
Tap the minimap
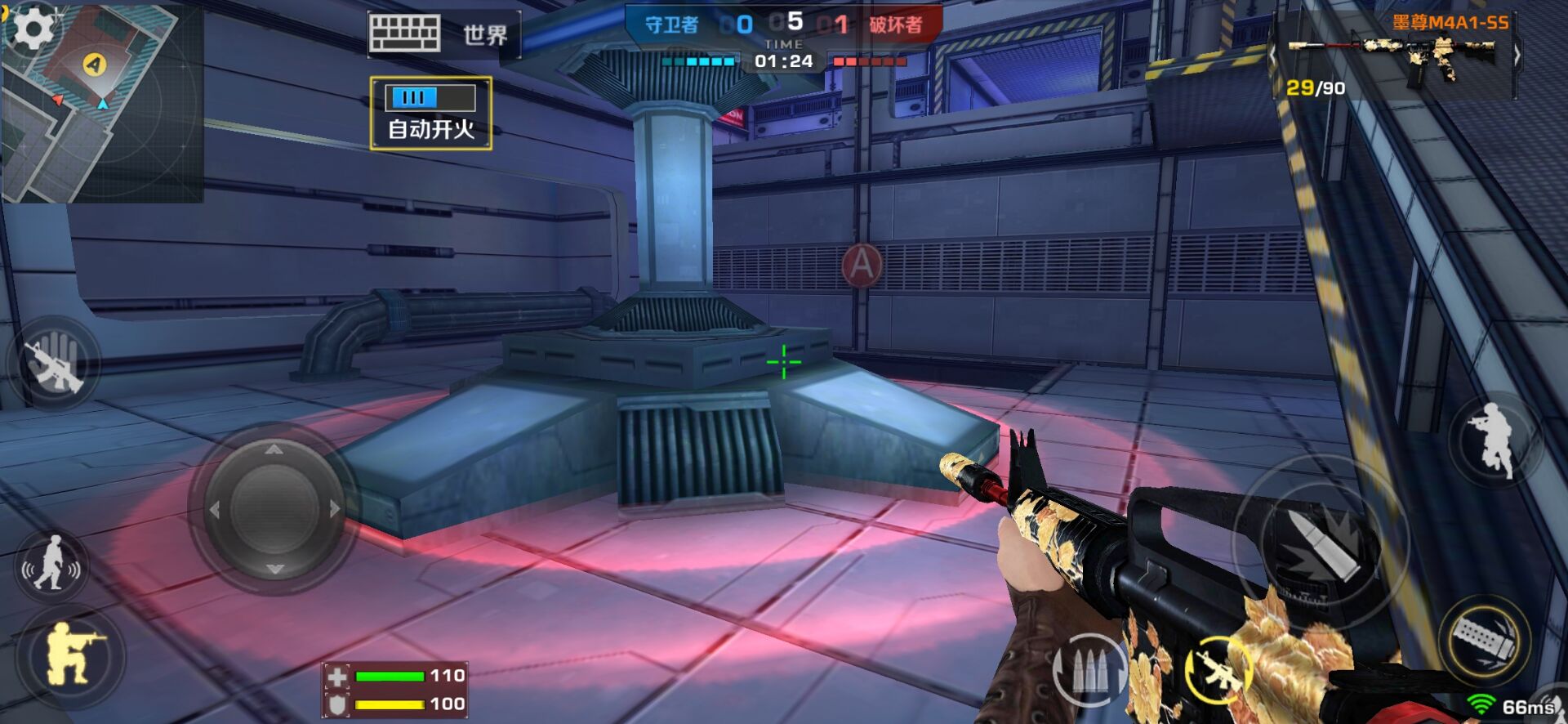102,114
